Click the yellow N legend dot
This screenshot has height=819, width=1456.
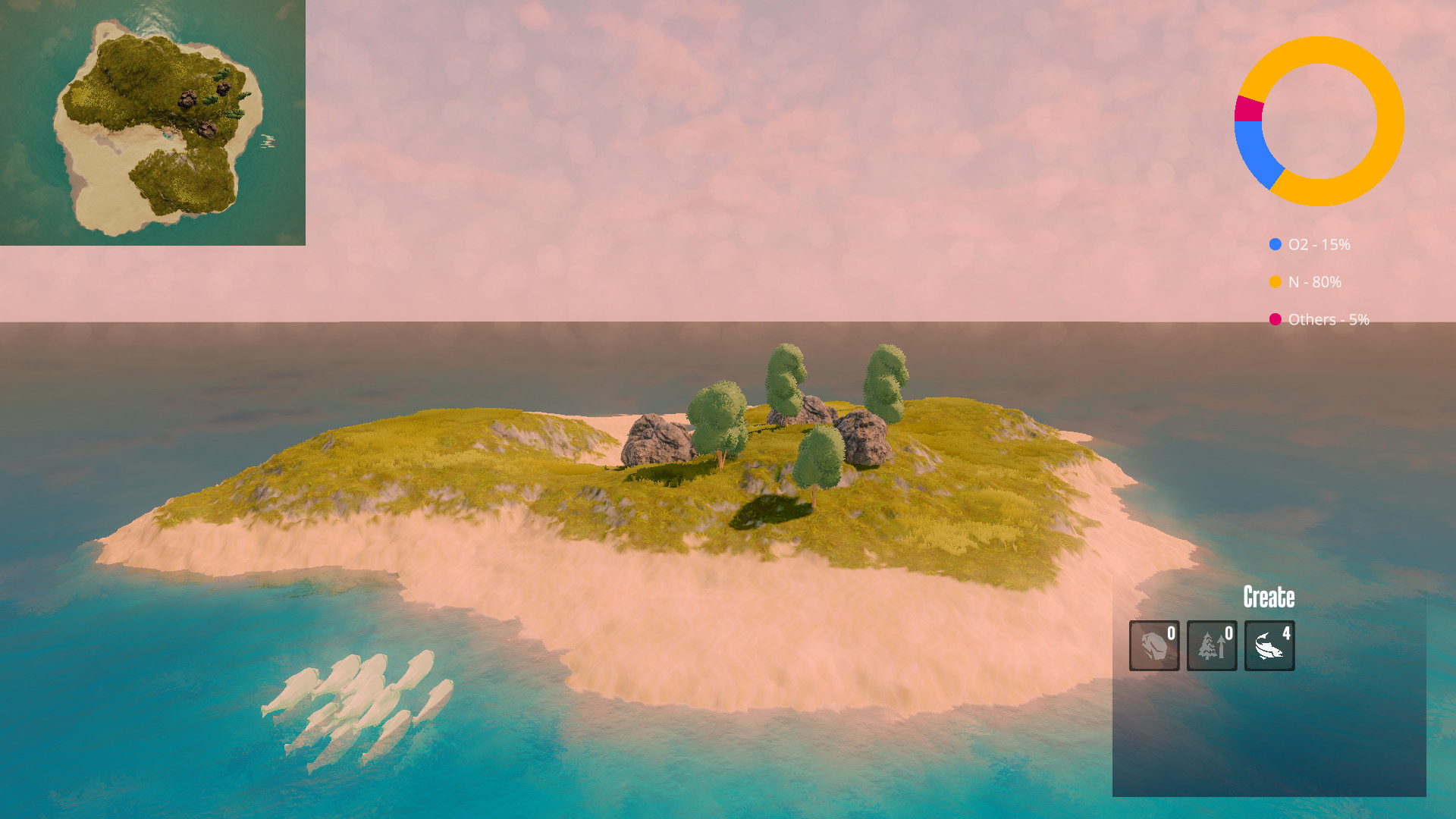pos(1274,282)
